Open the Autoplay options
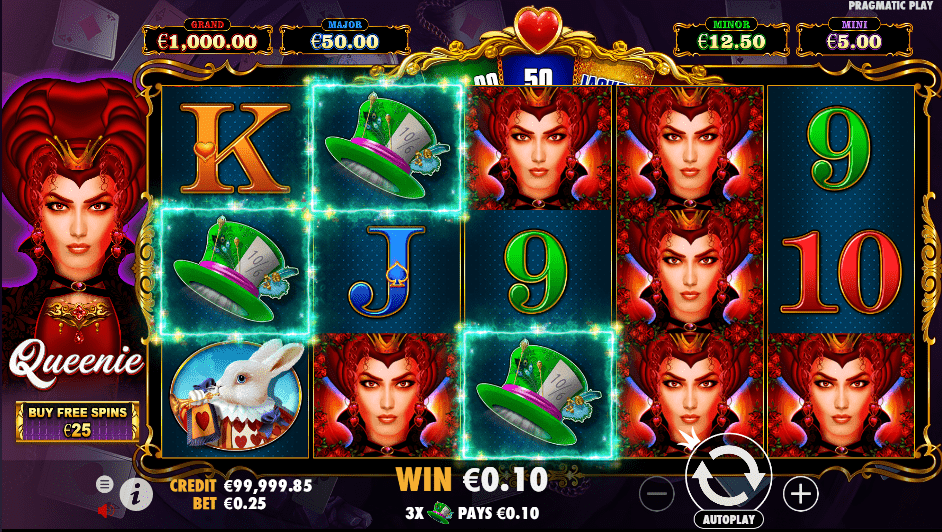The image size is (942, 532). (727, 520)
